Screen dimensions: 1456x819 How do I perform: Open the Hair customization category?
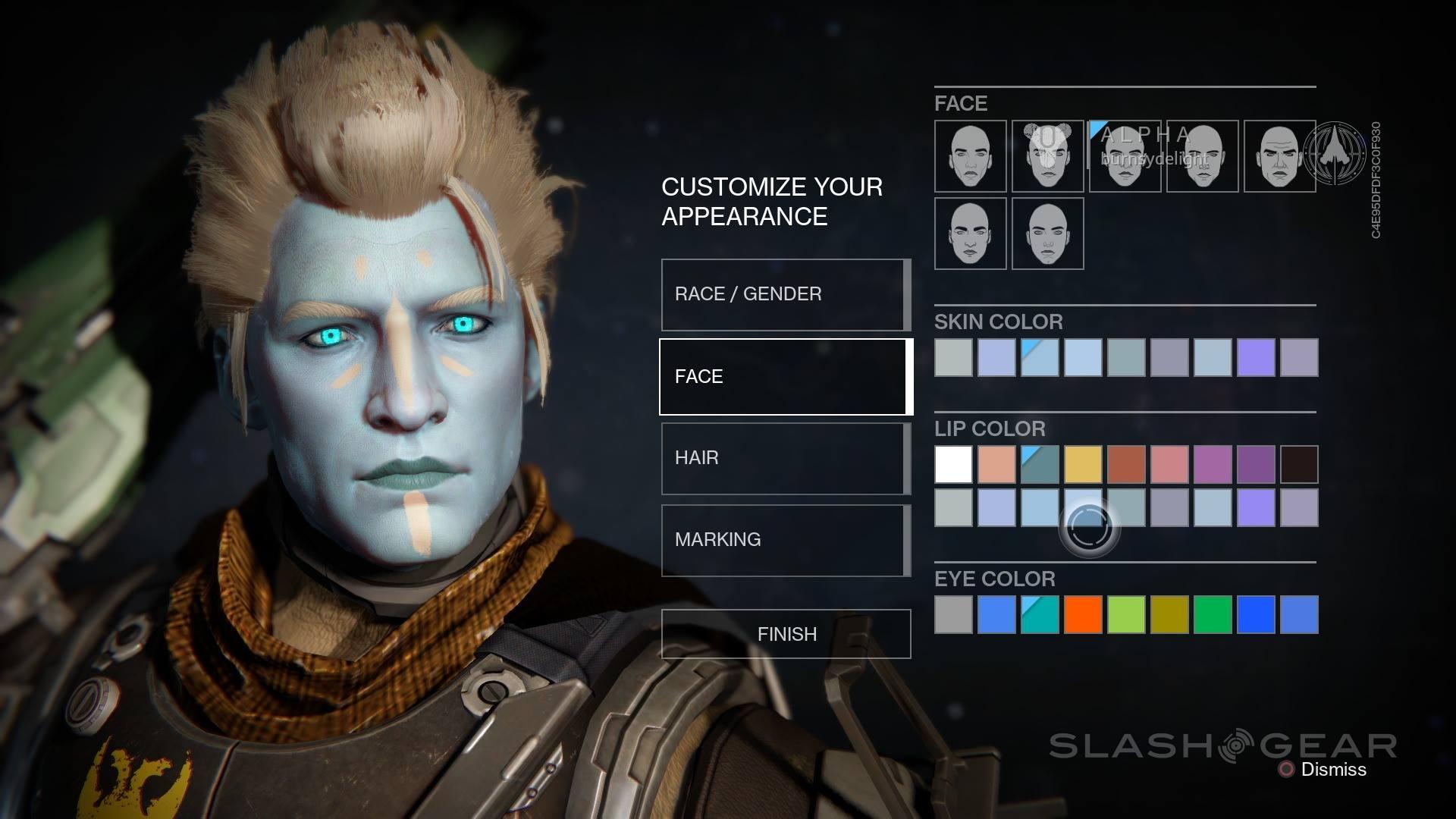(785, 458)
